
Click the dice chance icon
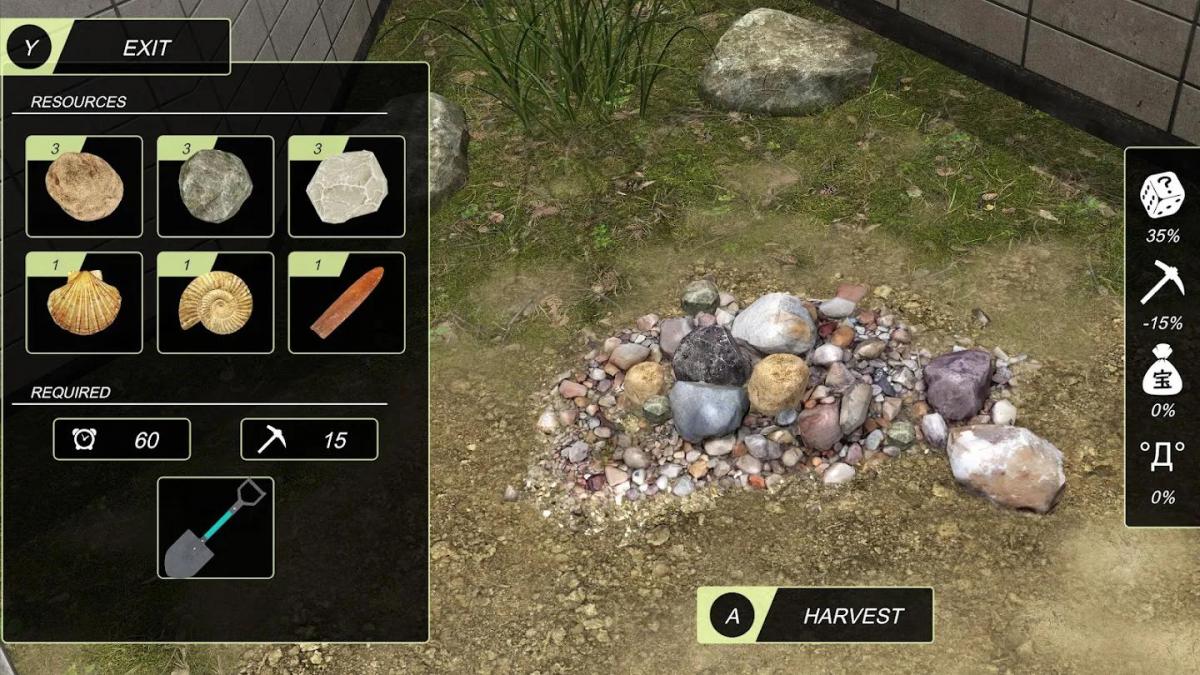pos(1162,196)
